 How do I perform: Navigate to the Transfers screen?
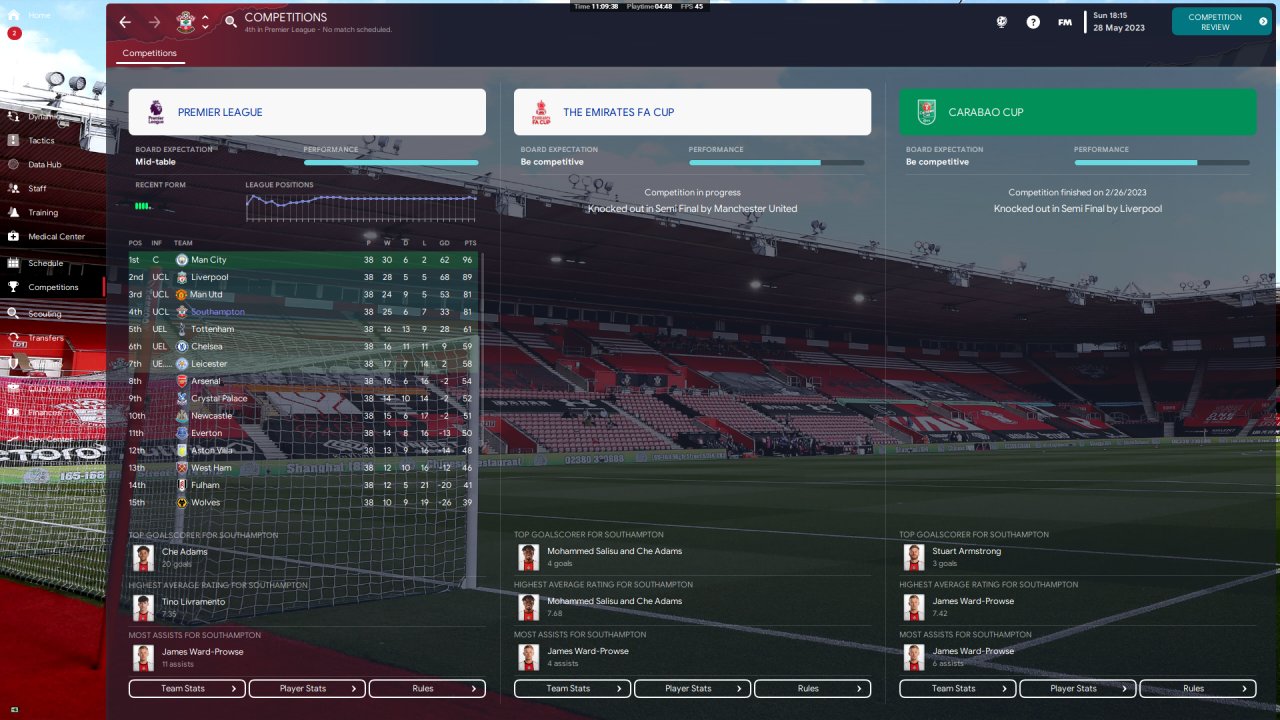[x=46, y=338]
